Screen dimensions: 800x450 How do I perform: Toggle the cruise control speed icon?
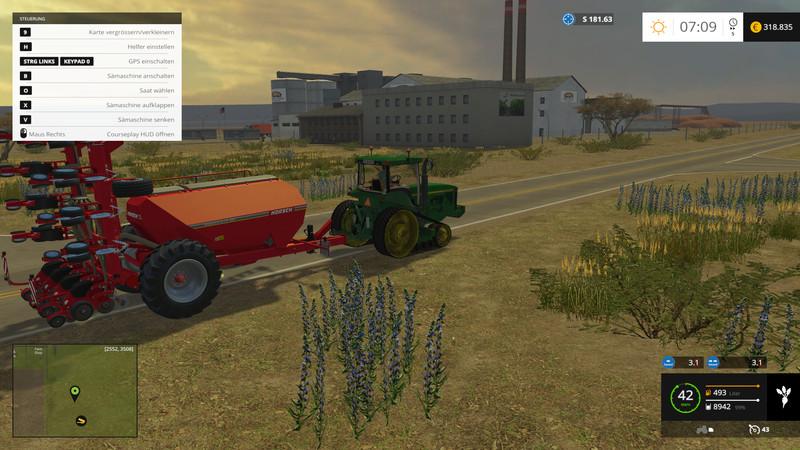pyautogui.click(x=753, y=430)
